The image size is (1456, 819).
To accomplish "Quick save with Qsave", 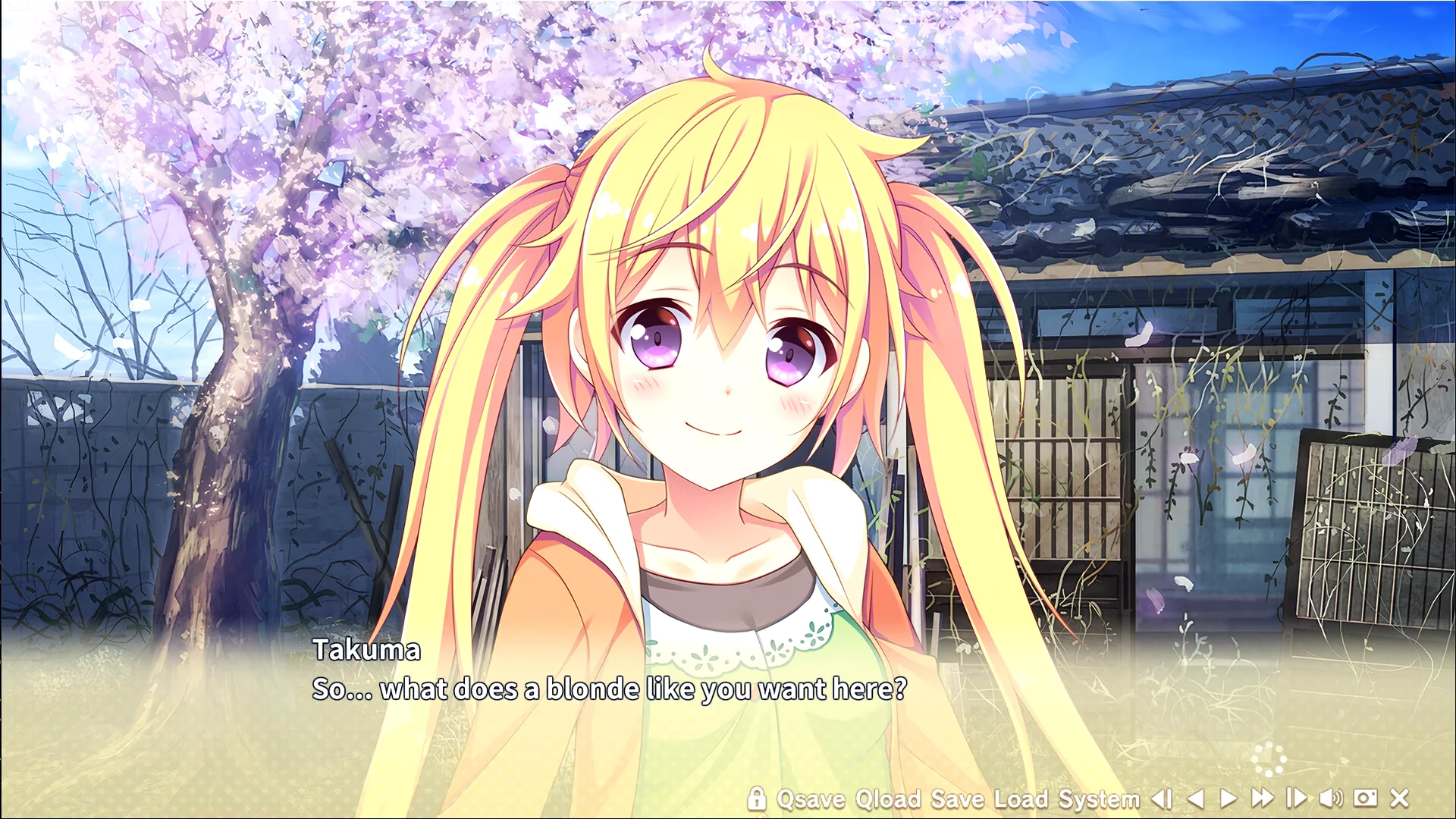I will [811, 799].
